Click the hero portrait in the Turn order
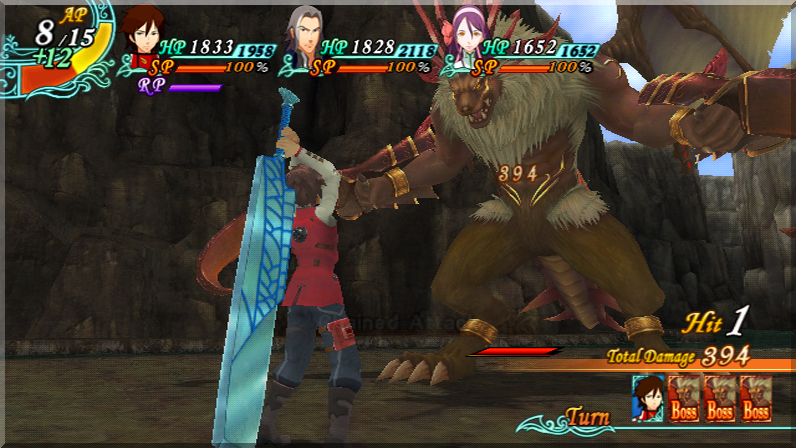This screenshot has width=796, height=448. 647,397
